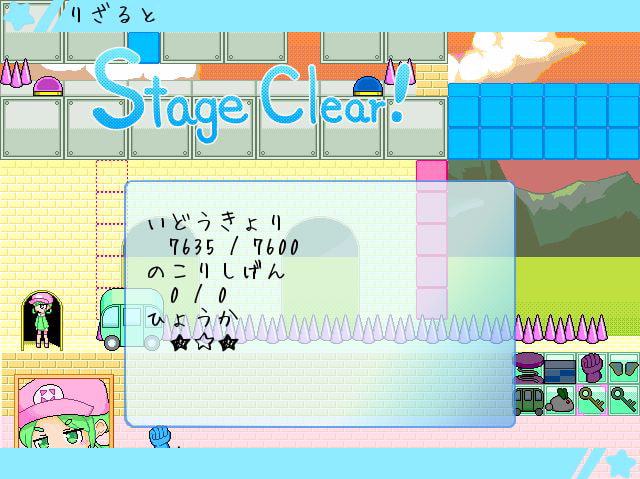Select the purple fist item
This screenshot has height=479, width=640.
[x=593, y=367]
